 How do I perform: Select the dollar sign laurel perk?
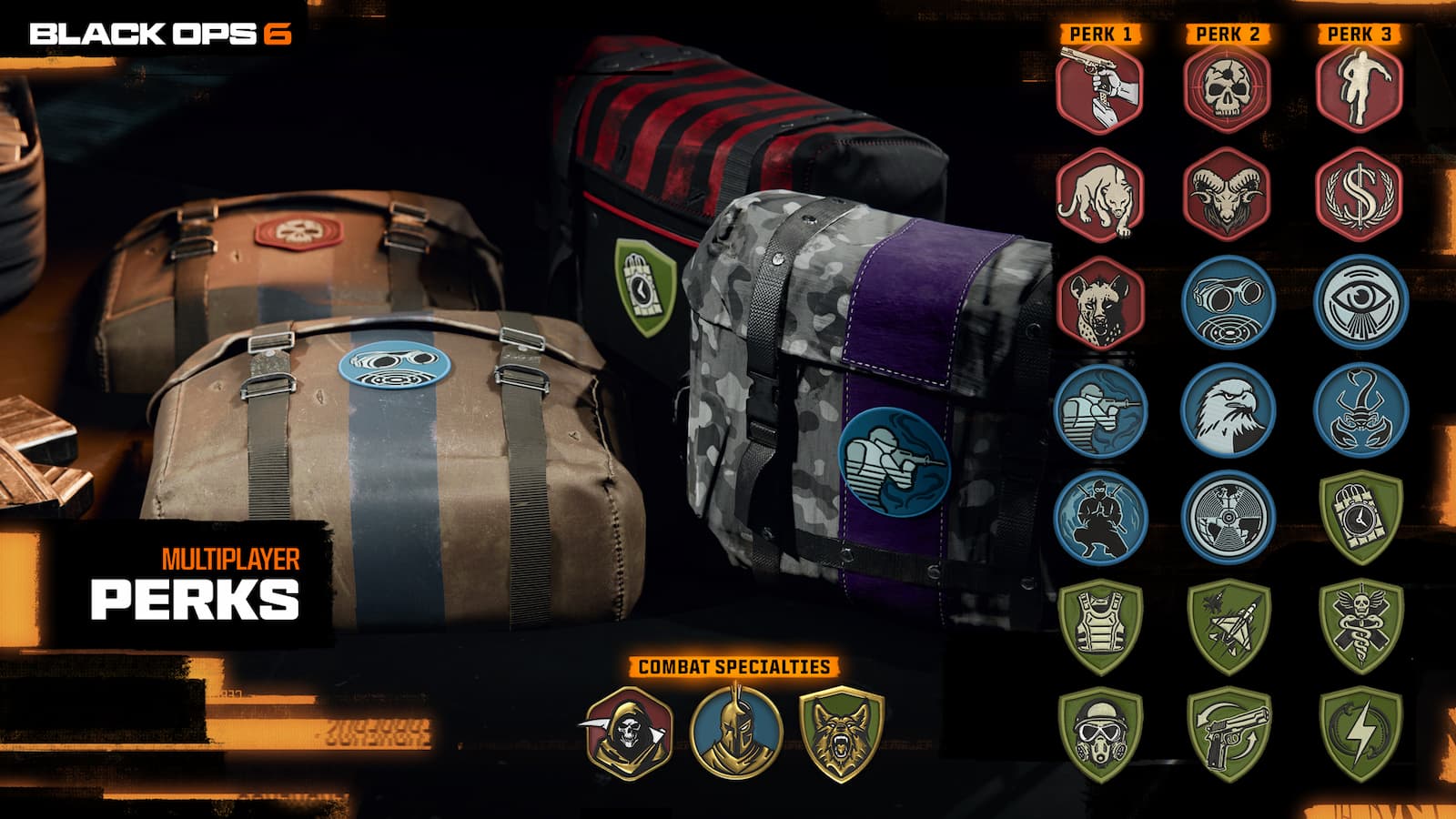click(1360, 196)
